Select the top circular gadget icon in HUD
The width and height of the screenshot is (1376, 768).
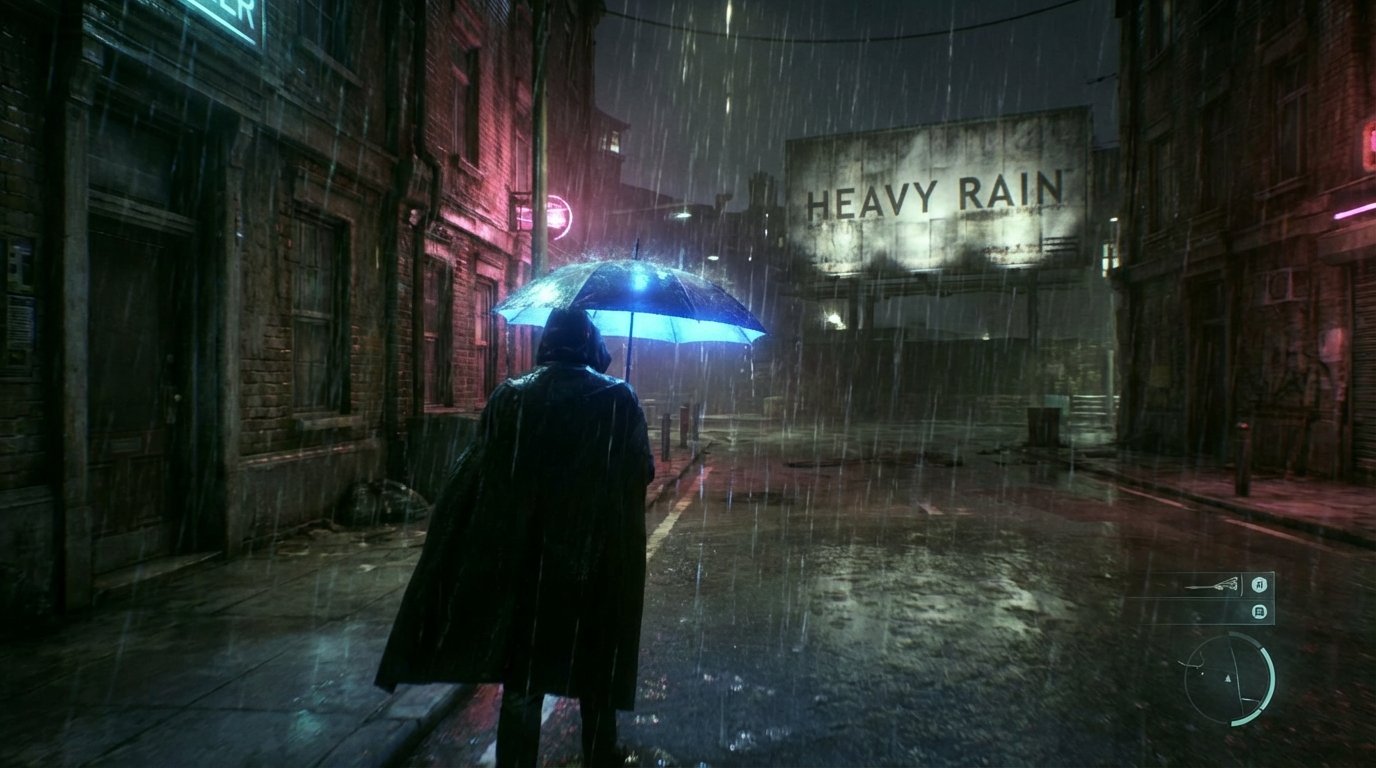(1260, 584)
